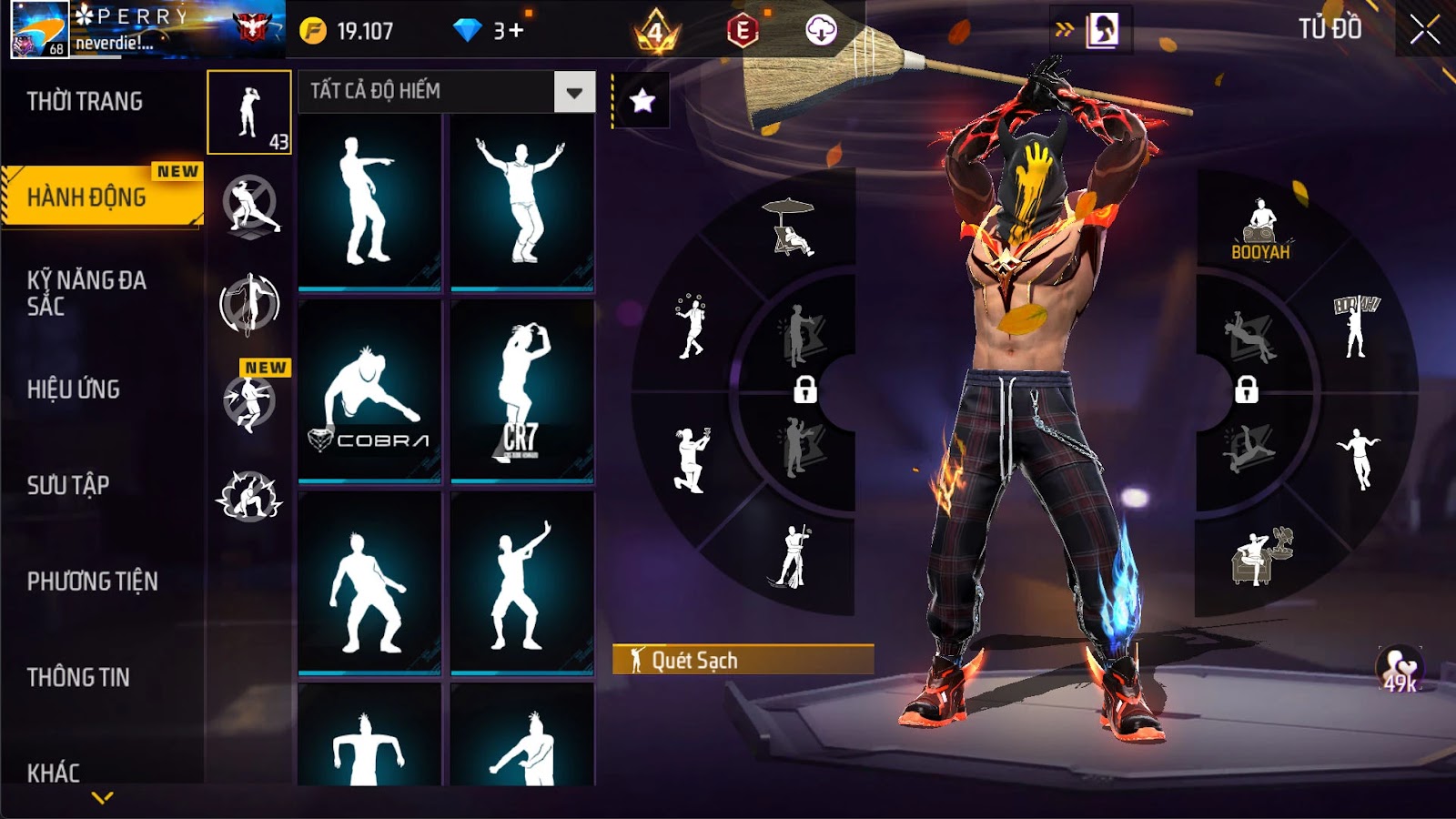Open the player profile avatar
The image size is (1456, 819).
(x=39, y=29)
